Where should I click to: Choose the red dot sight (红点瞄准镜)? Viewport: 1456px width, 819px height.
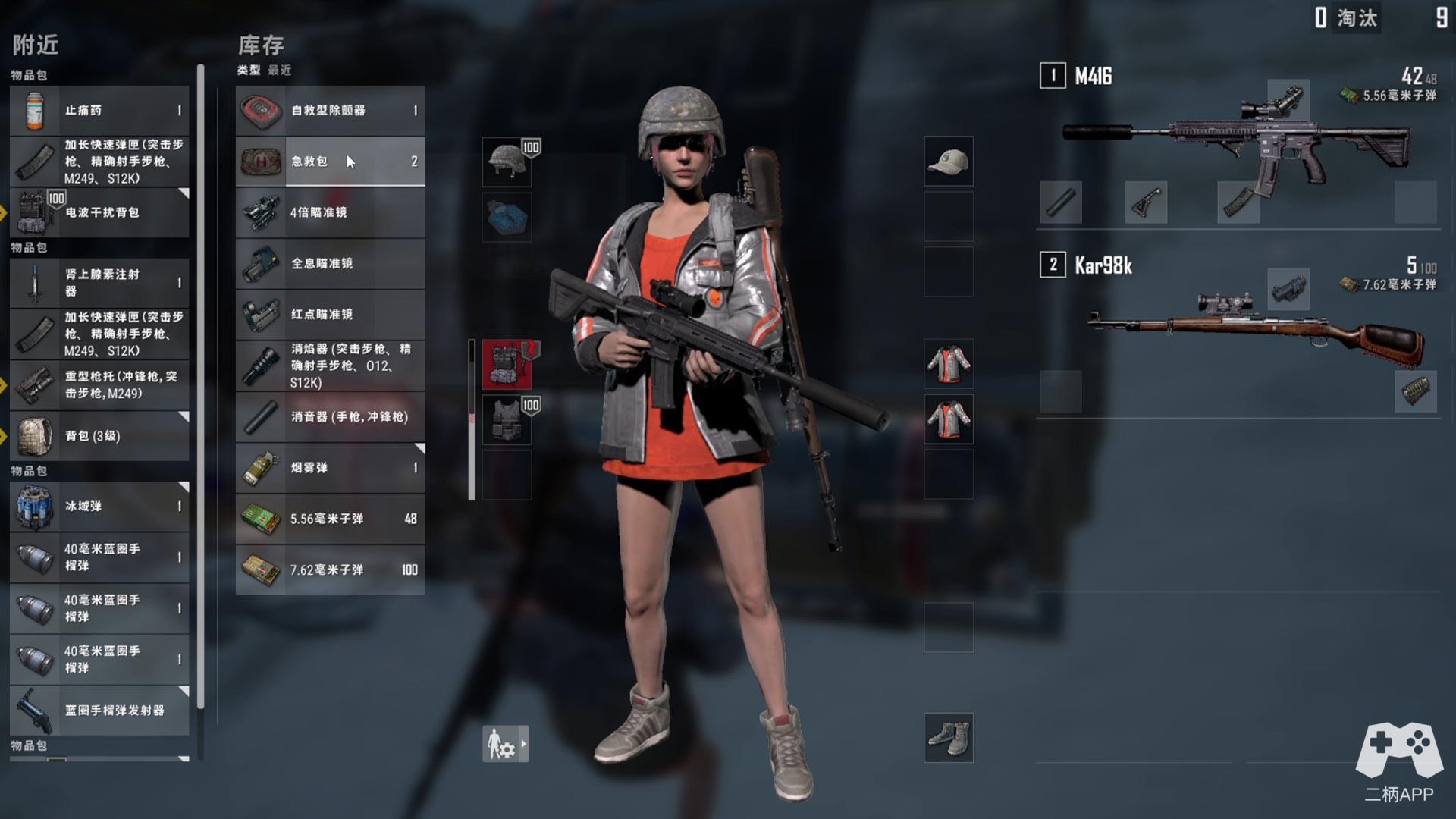point(330,314)
